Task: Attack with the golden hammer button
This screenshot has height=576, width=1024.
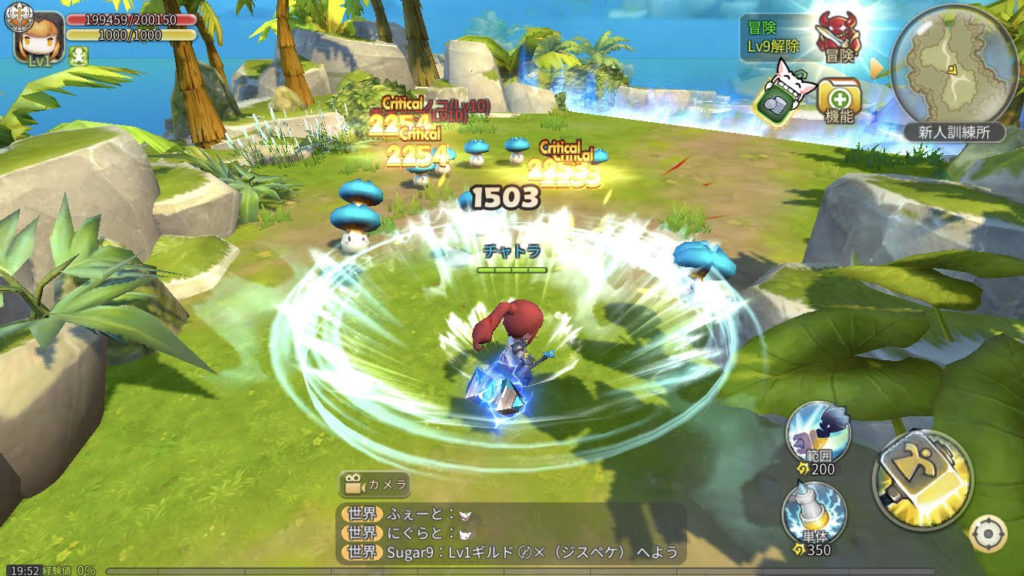Action: [x=921, y=481]
